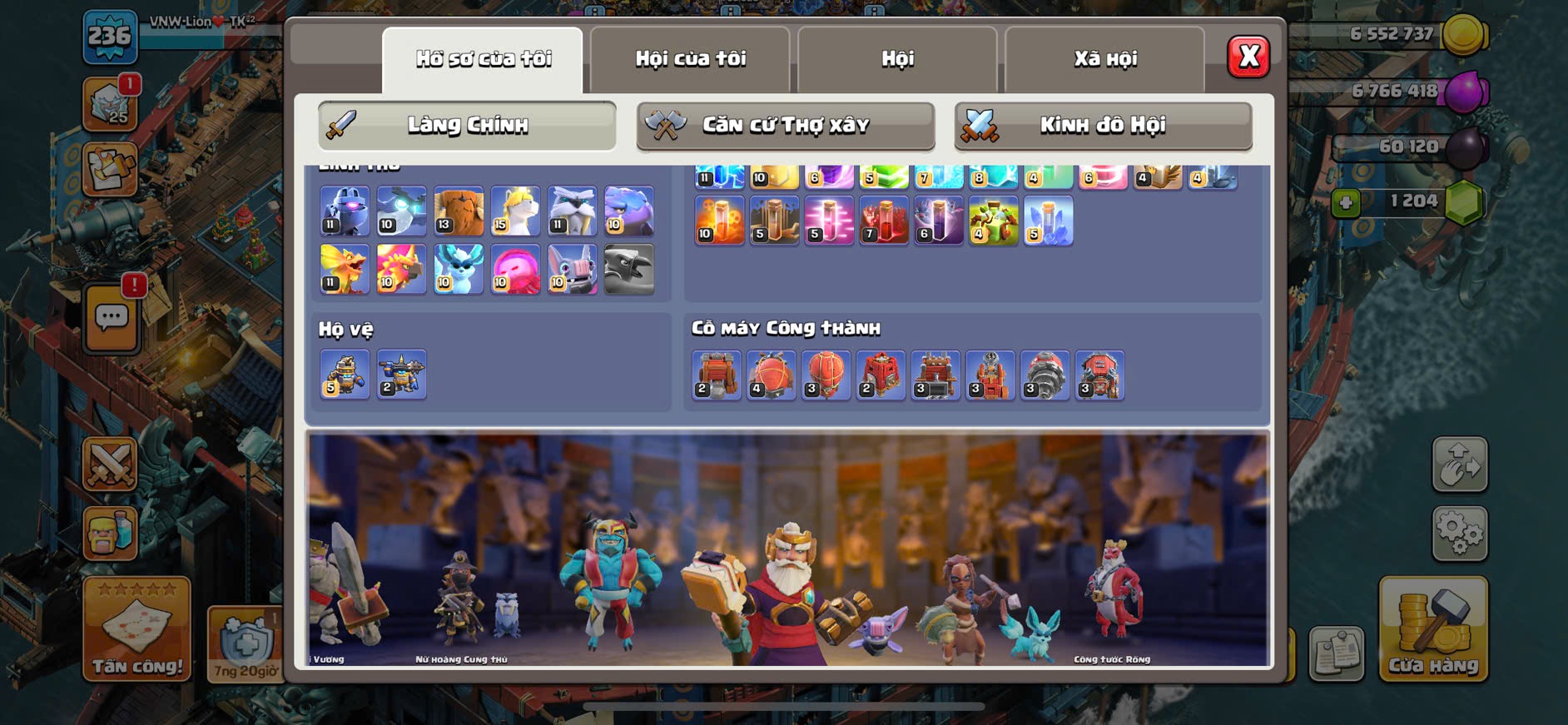The height and width of the screenshot is (725, 1568).
Task: Tap the Tấn công attack button
Action: [x=136, y=630]
